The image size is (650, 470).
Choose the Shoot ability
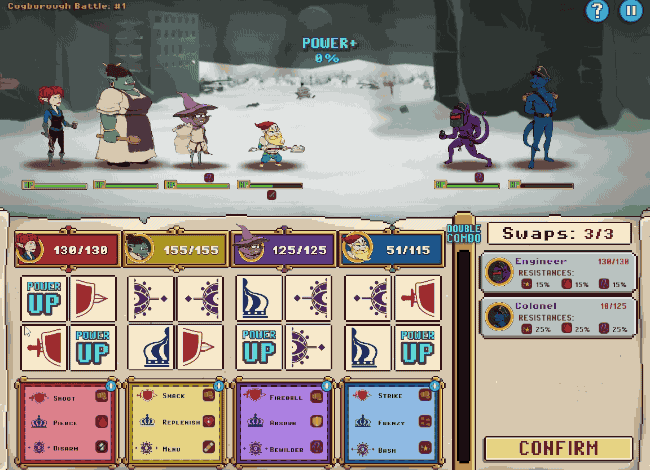pos(67,397)
